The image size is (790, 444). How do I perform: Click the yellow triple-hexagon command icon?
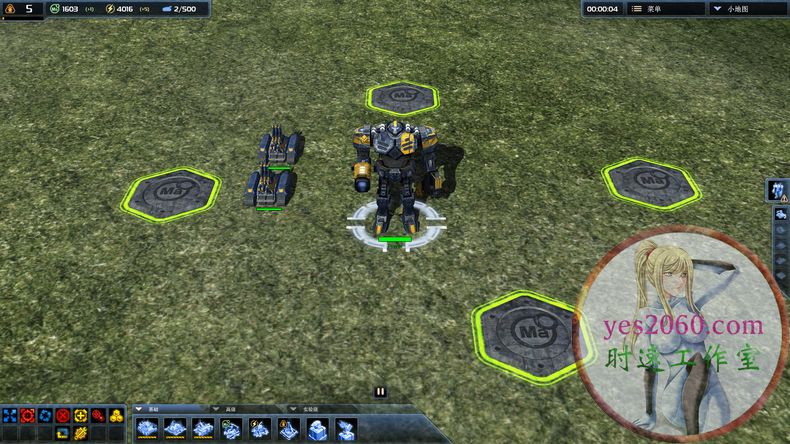point(117,415)
